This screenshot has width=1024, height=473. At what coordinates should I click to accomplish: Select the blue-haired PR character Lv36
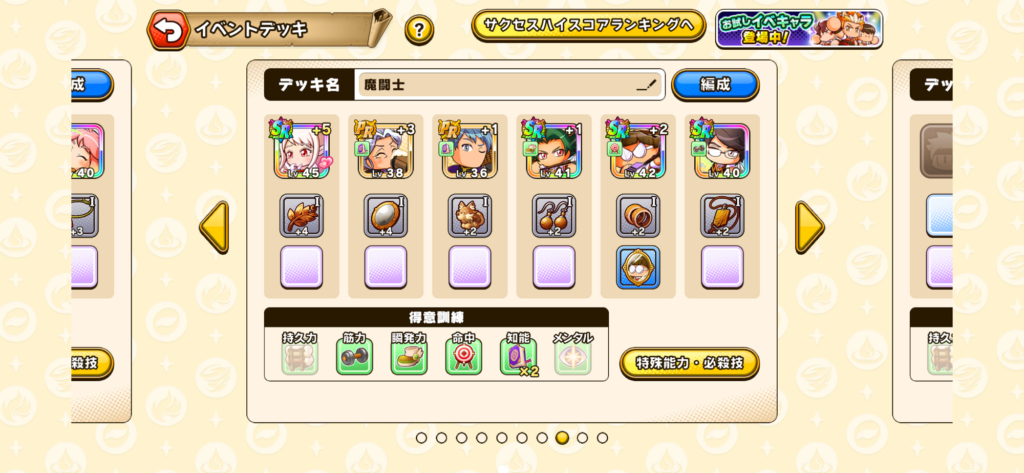click(x=469, y=150)
